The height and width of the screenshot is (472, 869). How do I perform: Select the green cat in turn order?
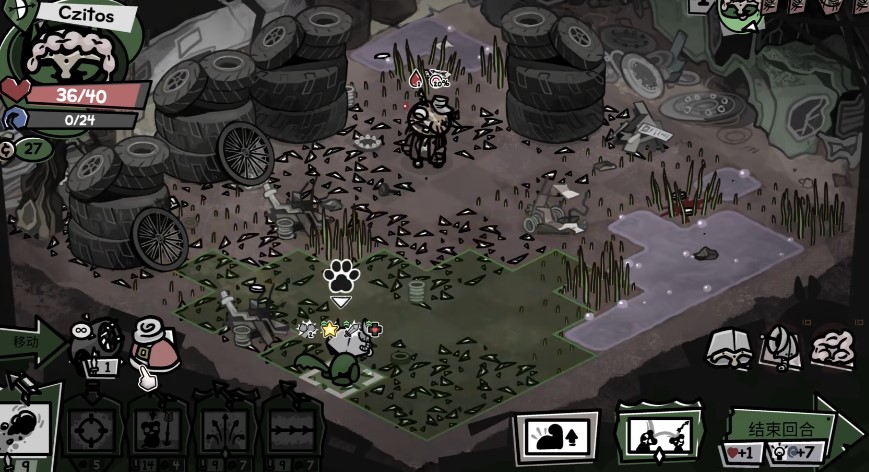(x=740, y=12)
